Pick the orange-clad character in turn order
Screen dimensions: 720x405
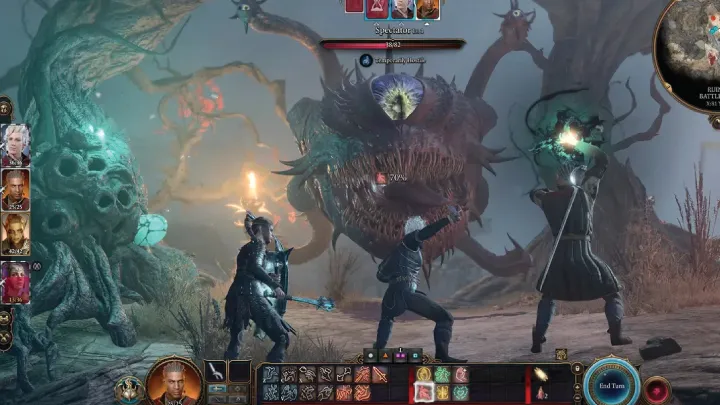coord(428,8)
